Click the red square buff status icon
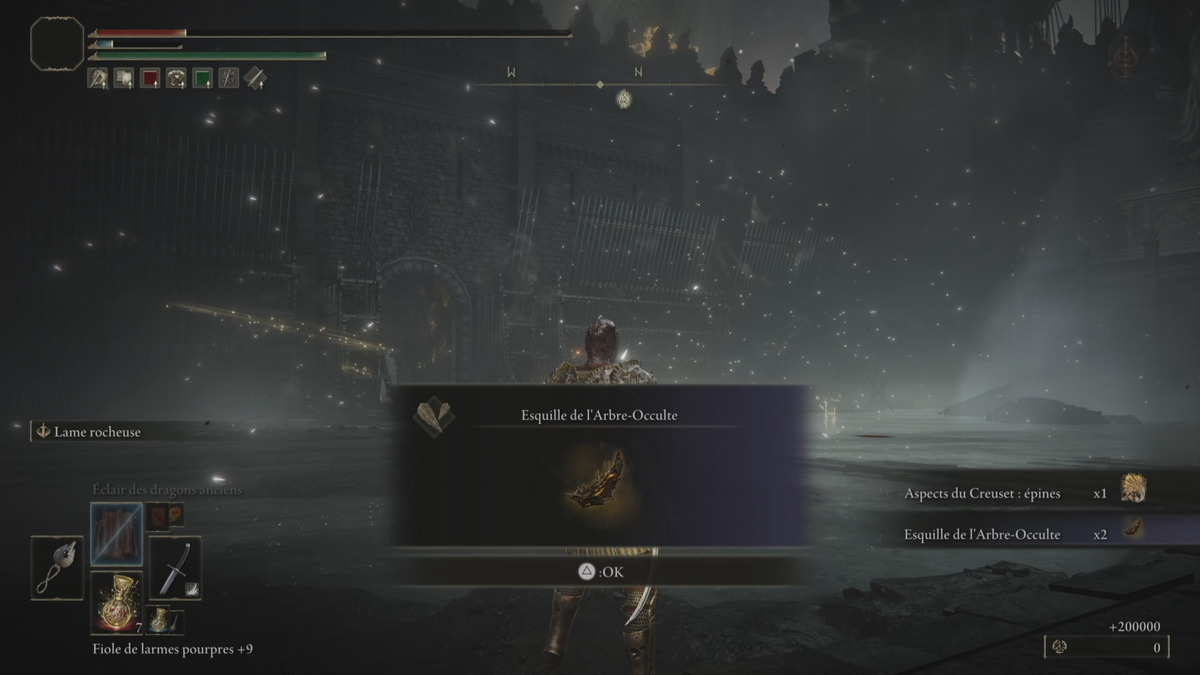This screenshot has height=675, width=1200. [x=150, y=78]
